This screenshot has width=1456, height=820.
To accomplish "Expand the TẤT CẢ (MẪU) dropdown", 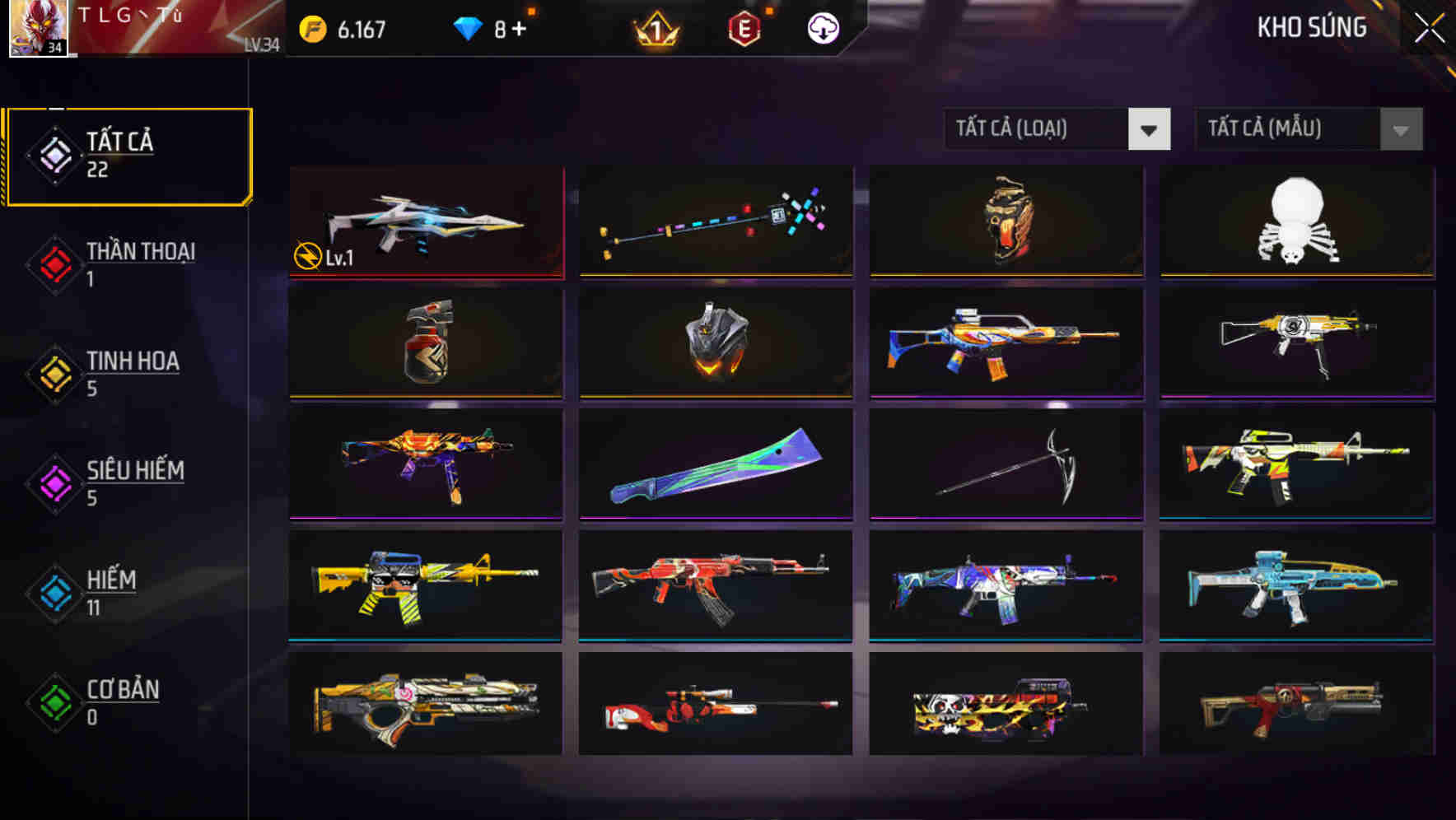I will pos(1289,129).
